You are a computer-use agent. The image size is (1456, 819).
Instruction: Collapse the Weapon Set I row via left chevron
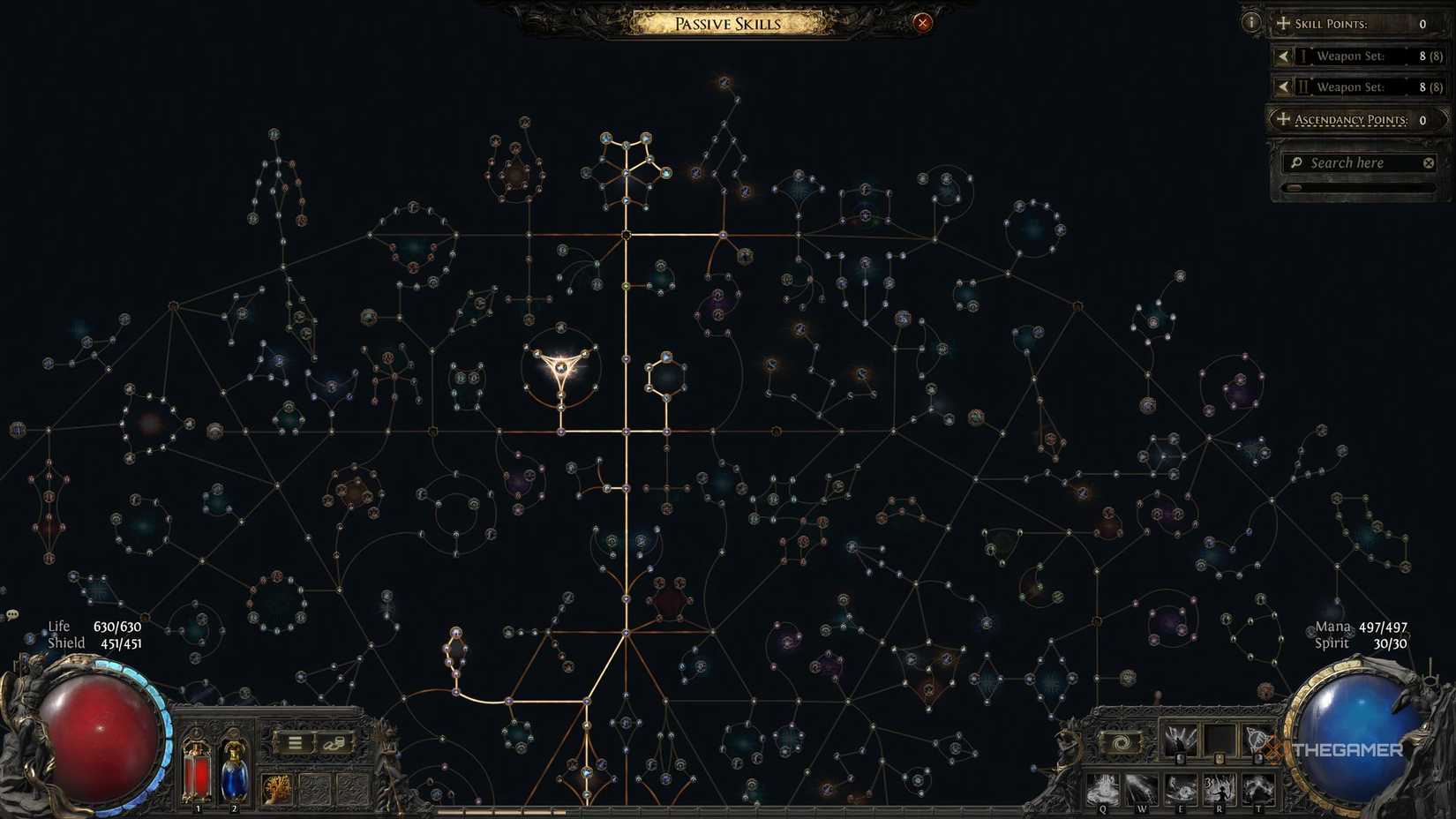click(1284, 56)
